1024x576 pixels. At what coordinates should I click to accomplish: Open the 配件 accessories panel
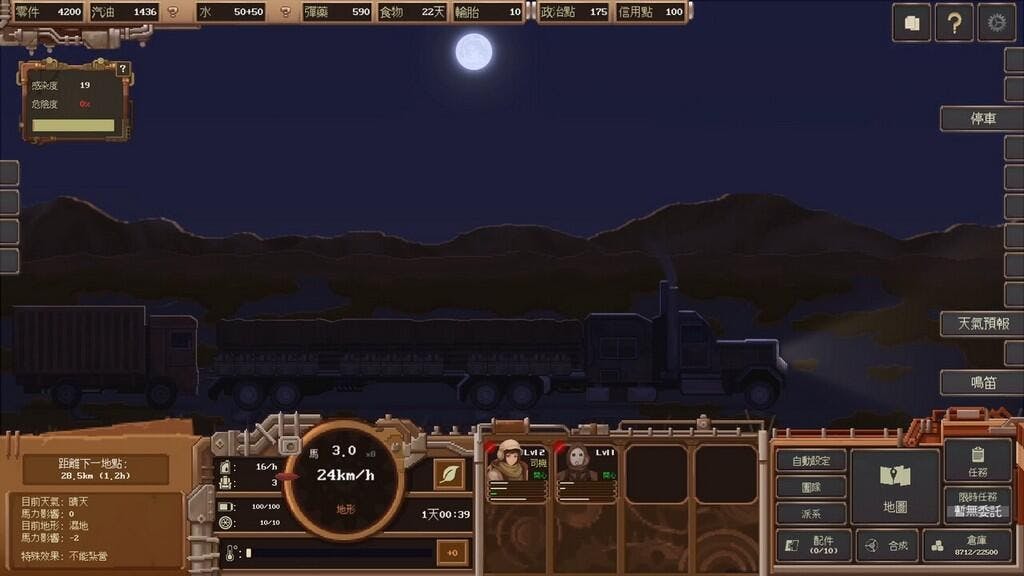[x=813, y=546]
